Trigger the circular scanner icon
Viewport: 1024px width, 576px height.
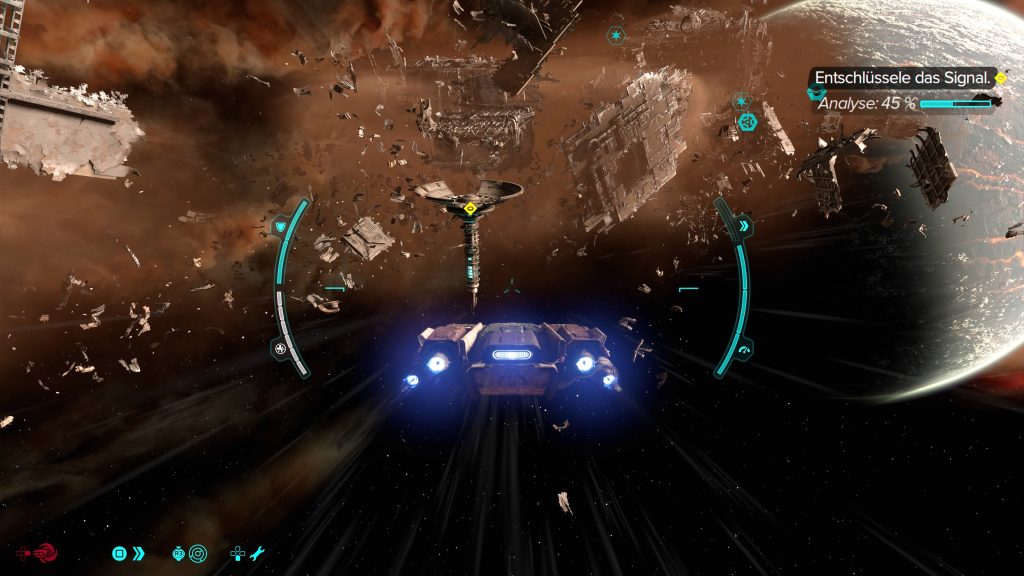(197, 552)
